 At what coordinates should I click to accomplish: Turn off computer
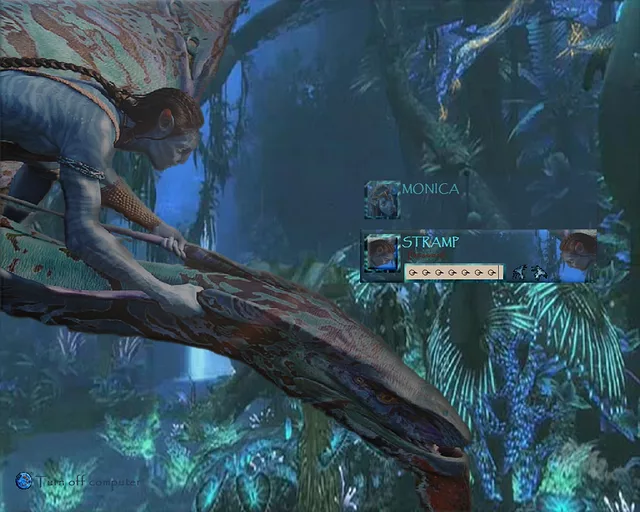(x=24, y=481)
